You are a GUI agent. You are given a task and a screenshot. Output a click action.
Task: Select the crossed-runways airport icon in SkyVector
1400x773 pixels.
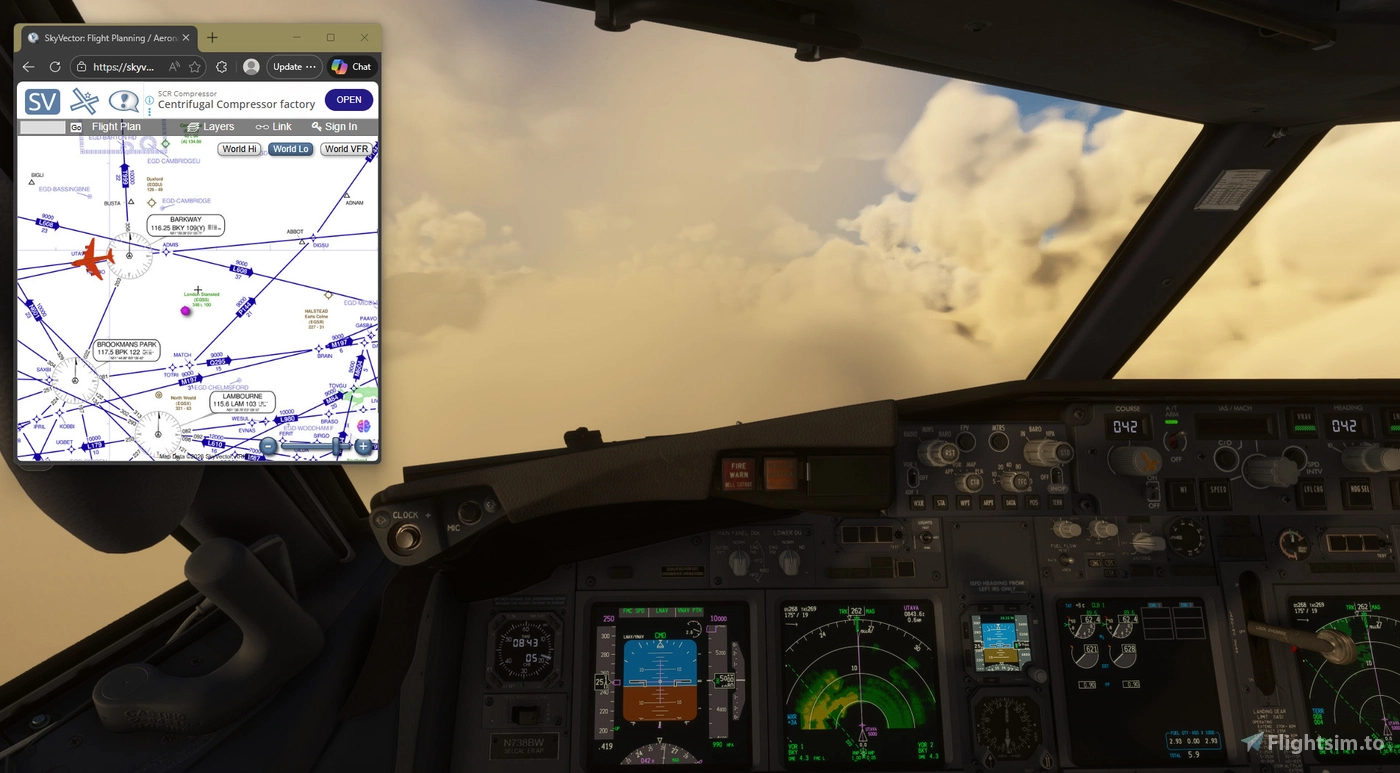coord(85,101)
